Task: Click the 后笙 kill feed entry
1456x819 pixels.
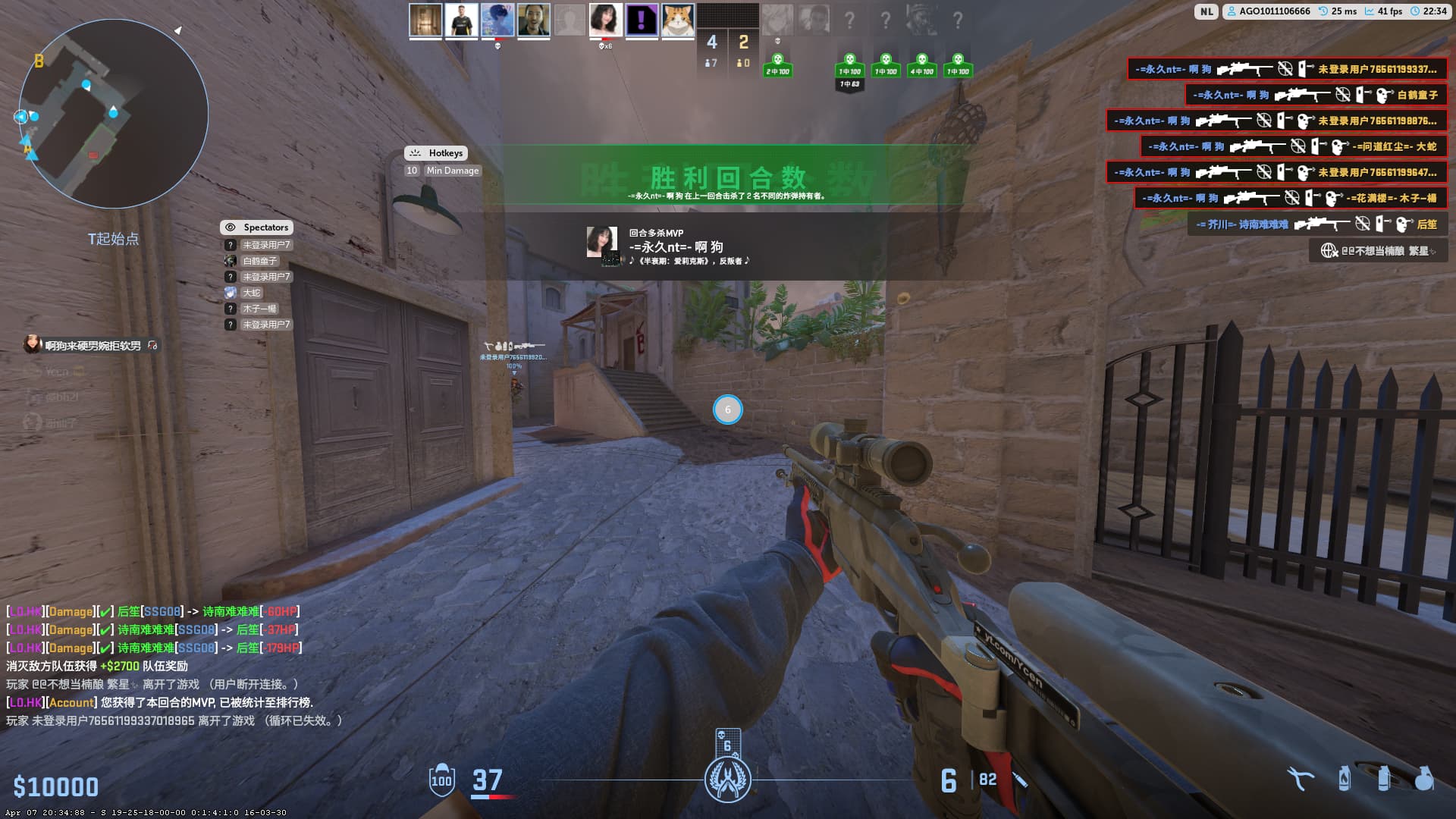Action: 1318,224
